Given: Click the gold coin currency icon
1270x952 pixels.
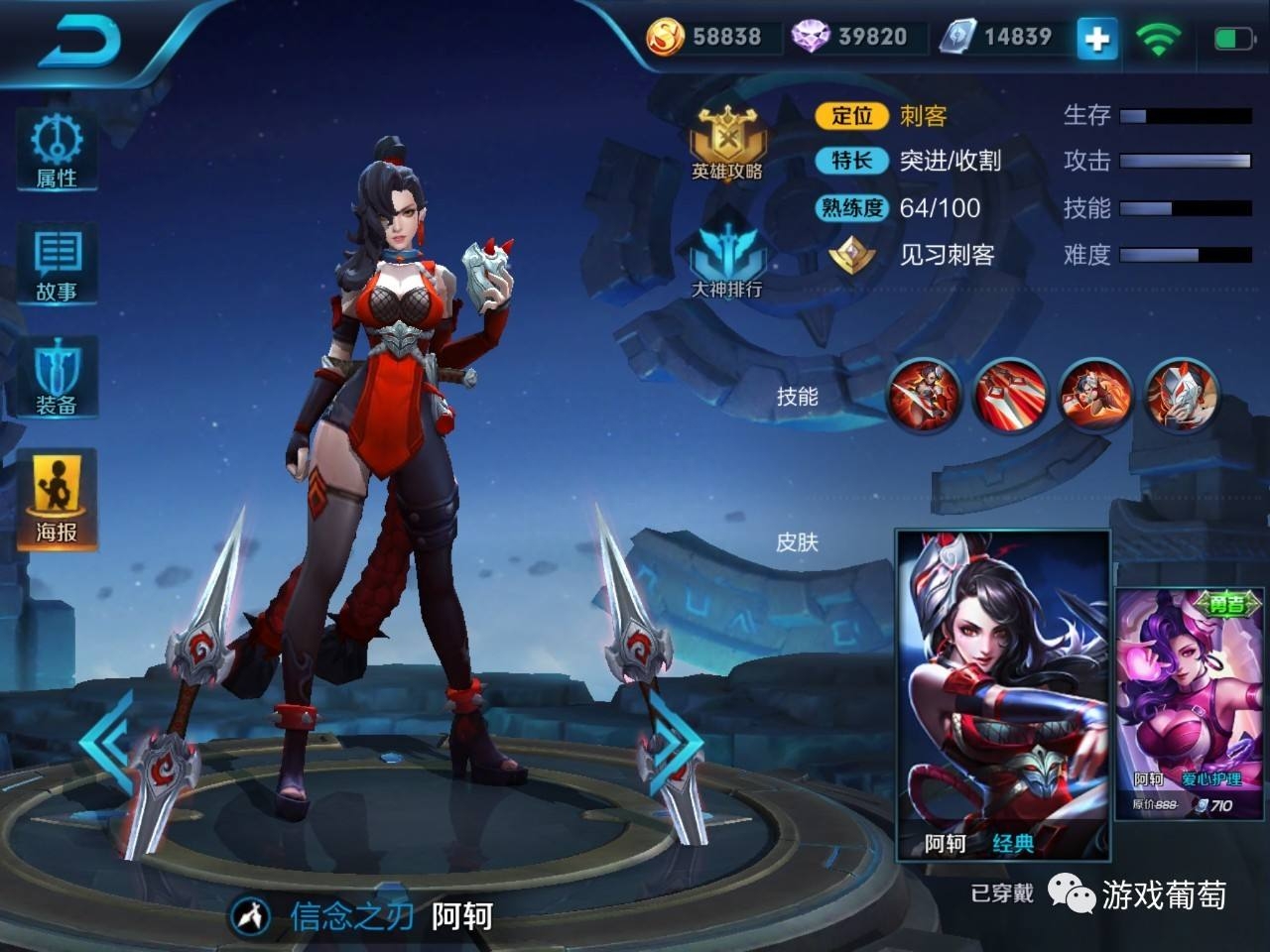Looking at the screenshot, I should [665, 38].
